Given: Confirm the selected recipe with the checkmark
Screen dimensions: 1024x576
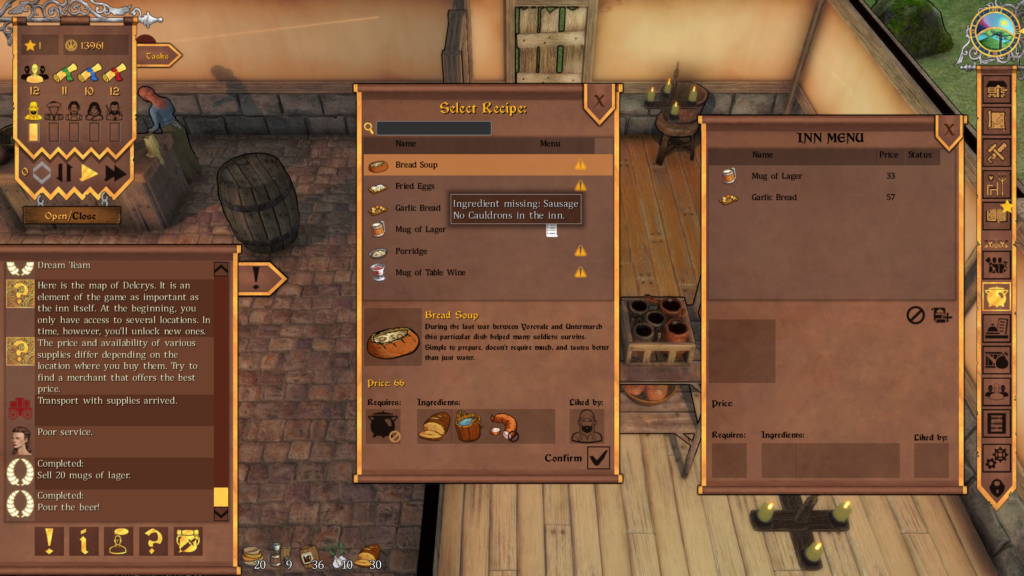Looking at the screenshot, I should coord(598,458).
